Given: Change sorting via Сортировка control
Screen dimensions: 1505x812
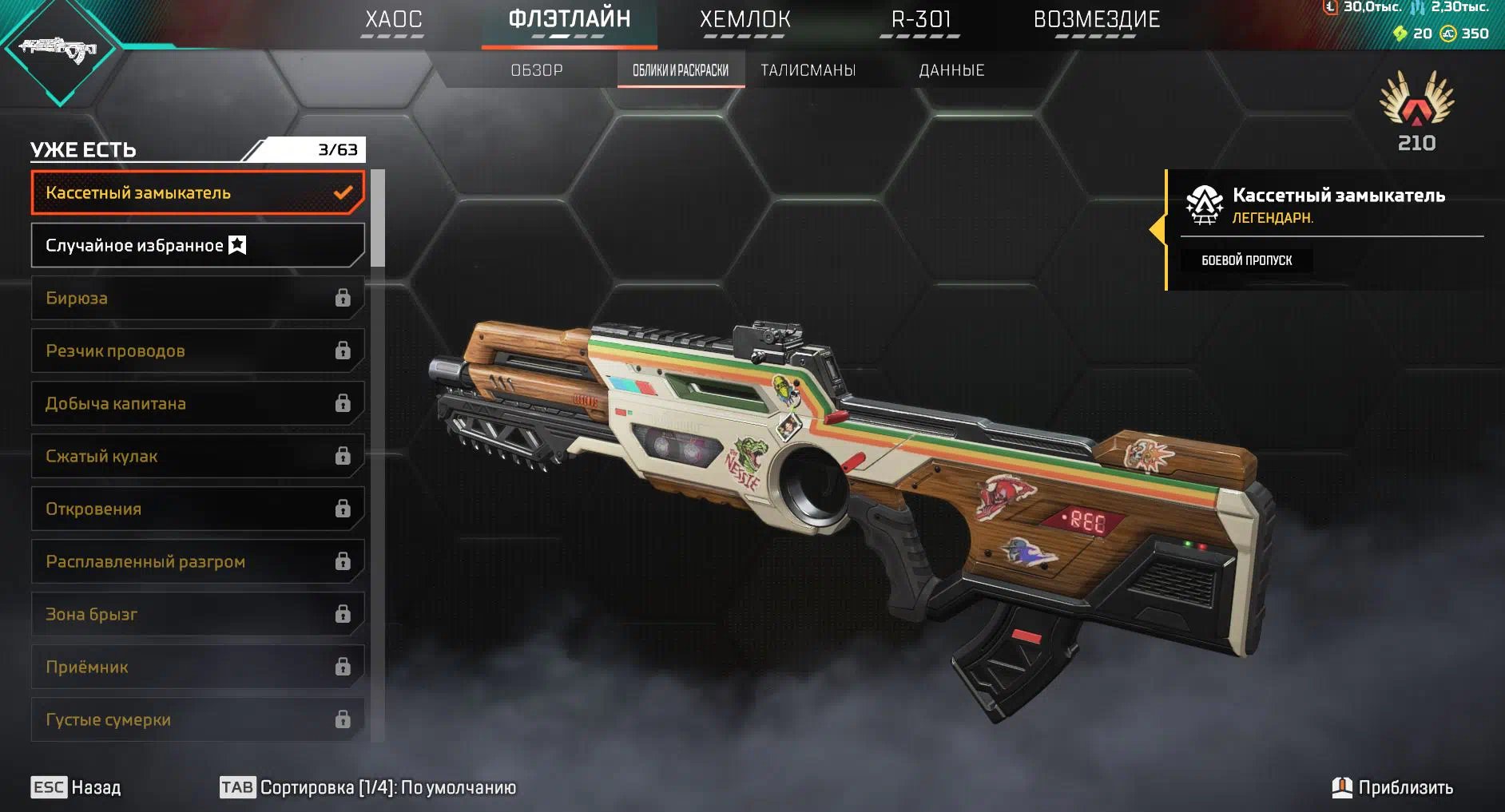Looking at the screenshot, I should (368, 787).
